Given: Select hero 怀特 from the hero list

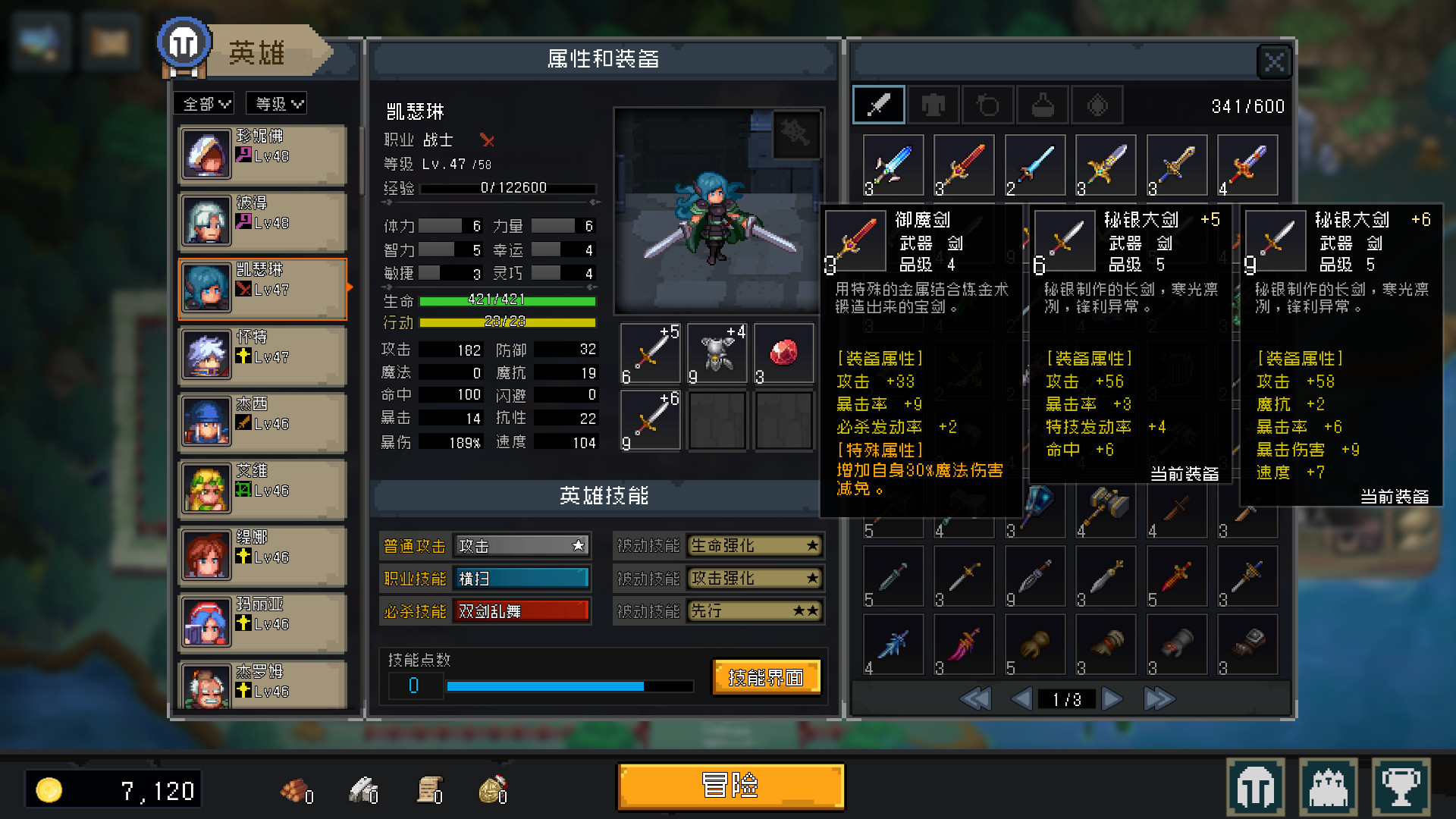Looking at the screenshot, I should click(x=262, y=355).
